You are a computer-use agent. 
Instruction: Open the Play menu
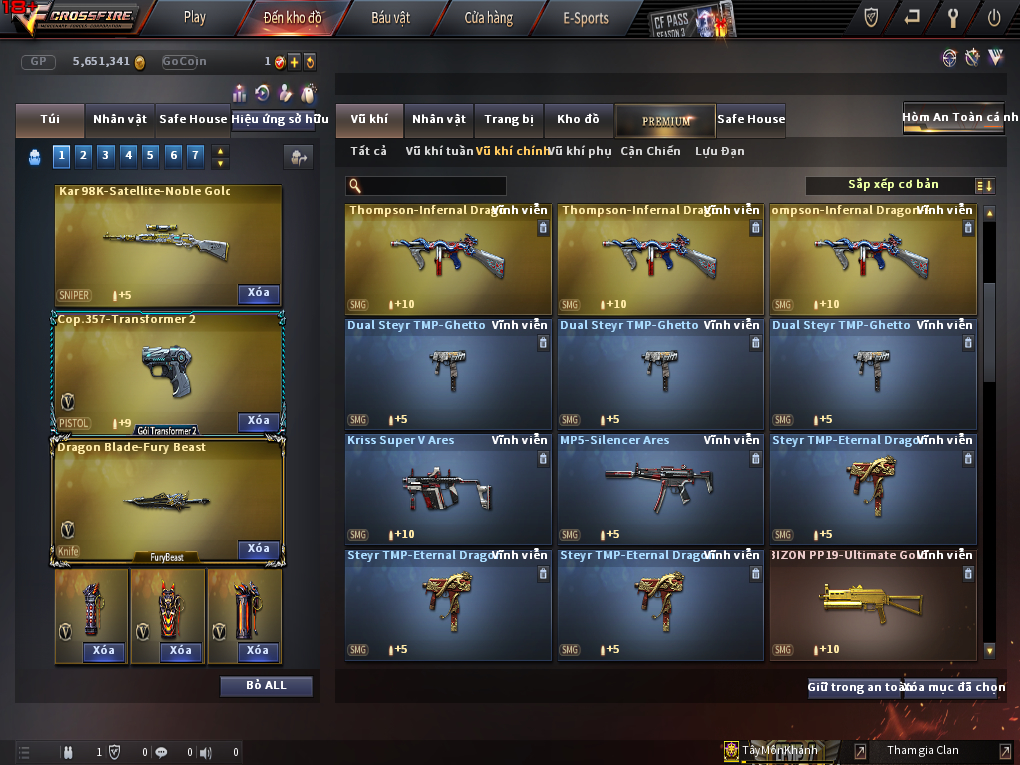pos(195,17)
